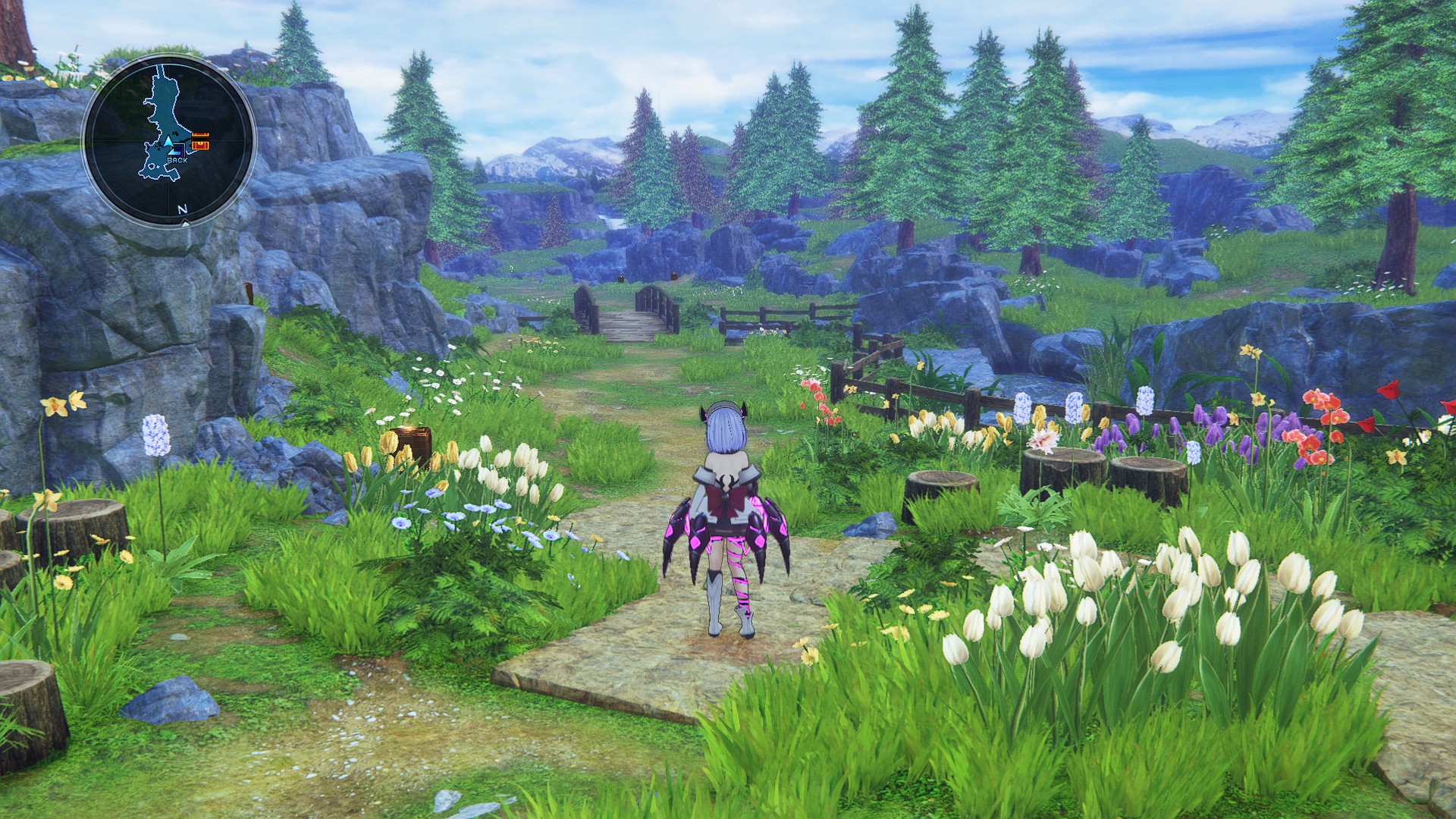Select the treasure chest marker on minimap

(200, 141)
